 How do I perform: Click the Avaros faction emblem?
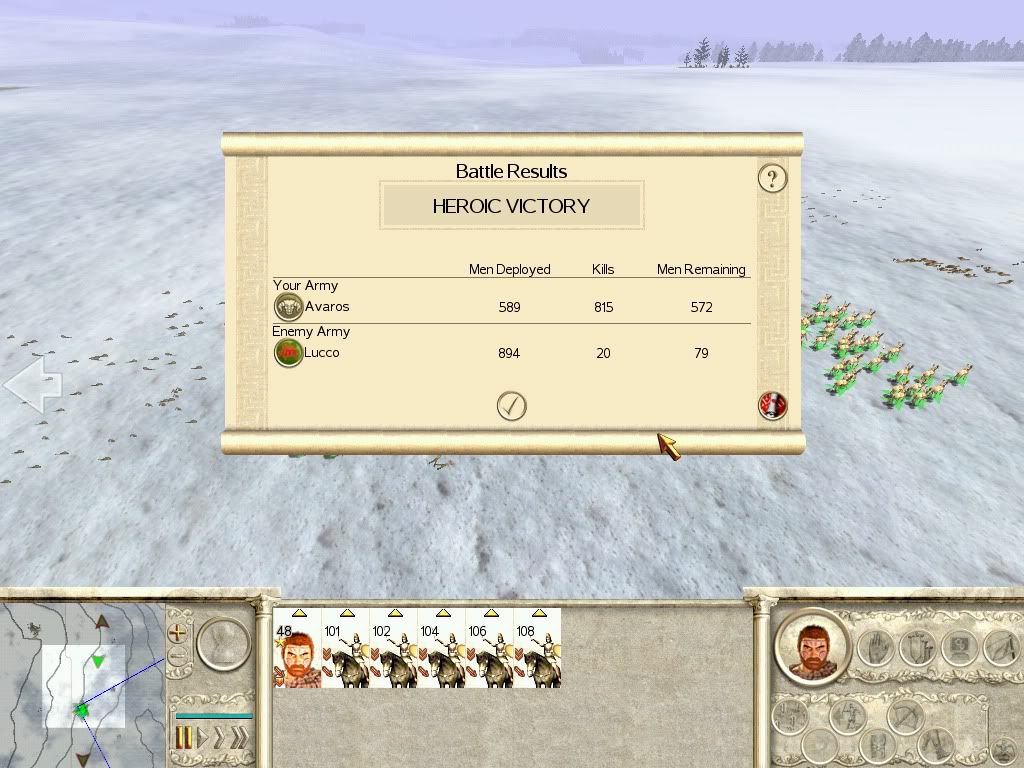coord(288,307)
